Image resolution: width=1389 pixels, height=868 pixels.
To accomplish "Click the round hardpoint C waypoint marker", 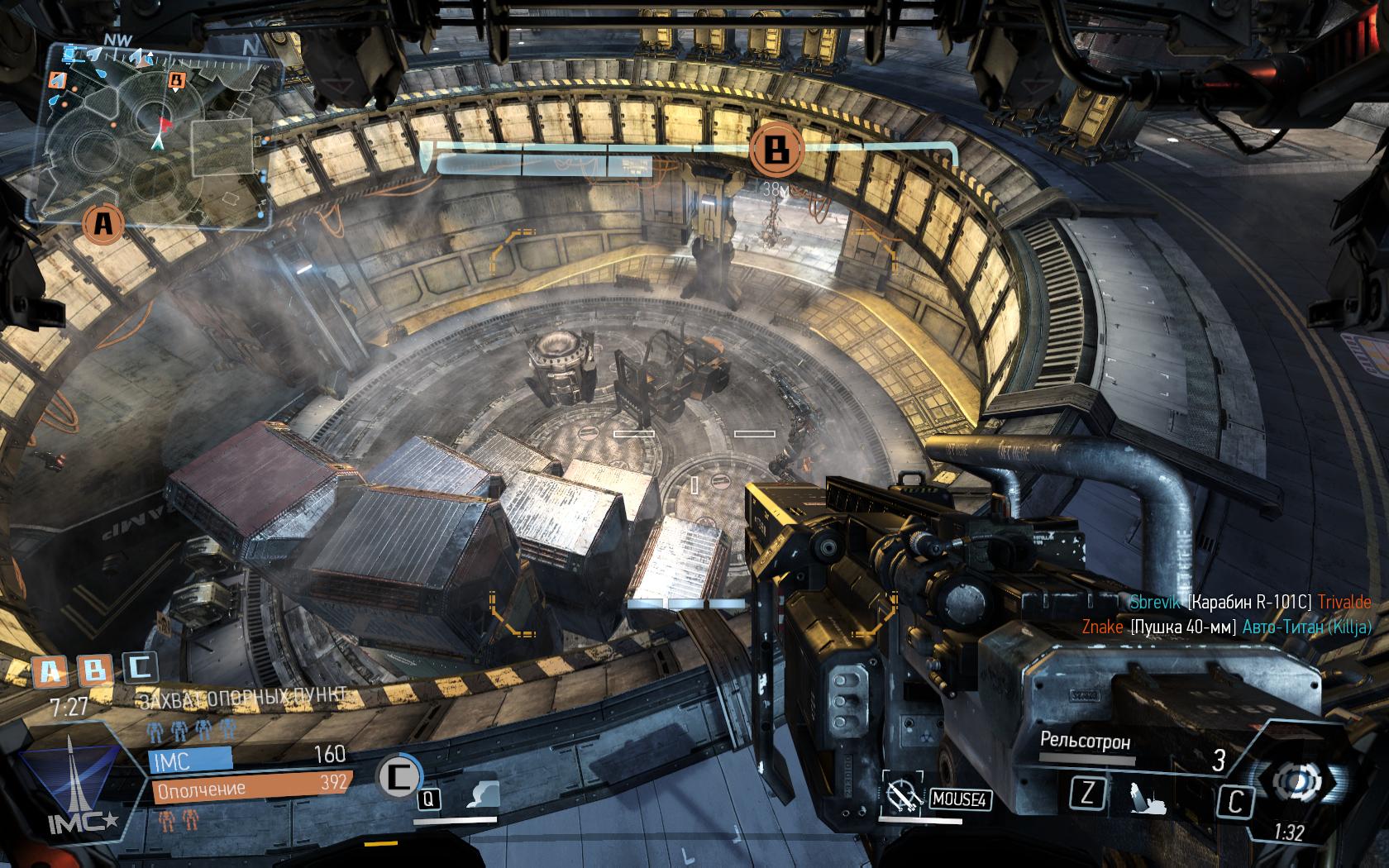I will coord(399,775).
